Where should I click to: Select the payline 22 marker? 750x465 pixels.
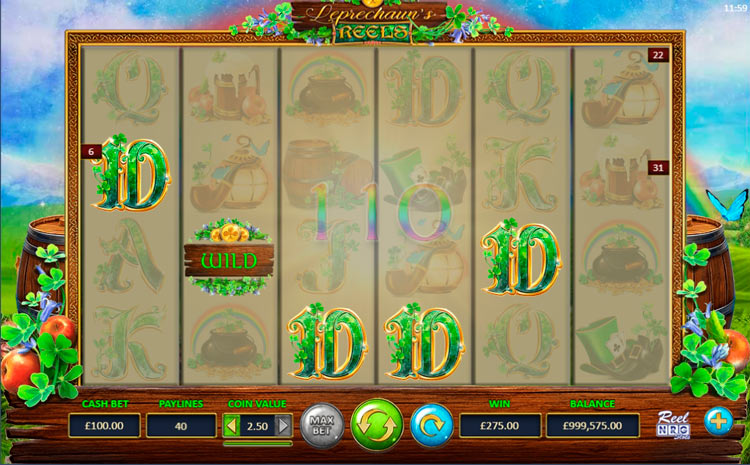658,56
